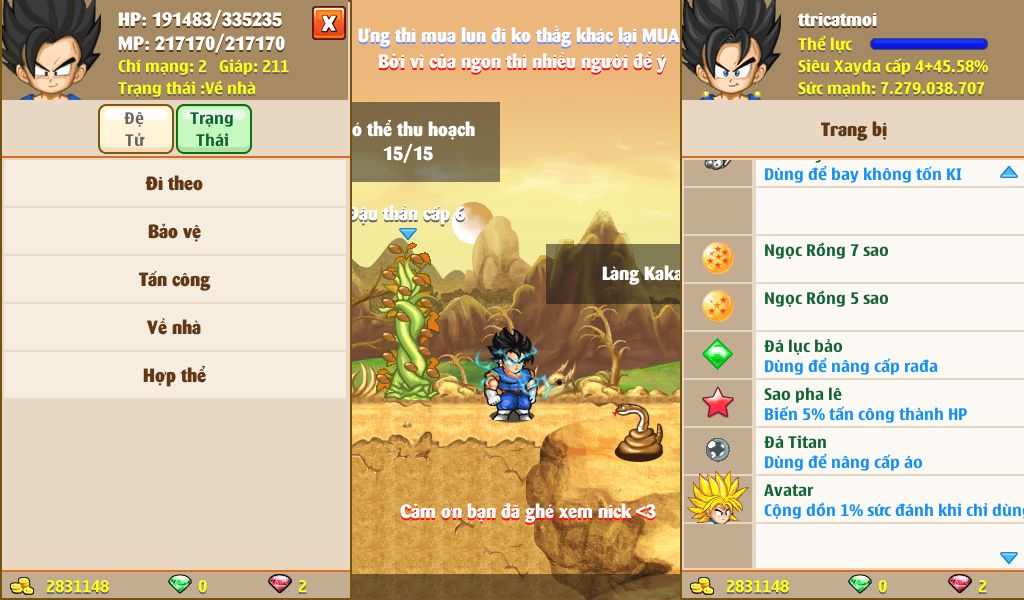Select the Về nhà option
This screenshot has height=600, width=1024.
175,328
